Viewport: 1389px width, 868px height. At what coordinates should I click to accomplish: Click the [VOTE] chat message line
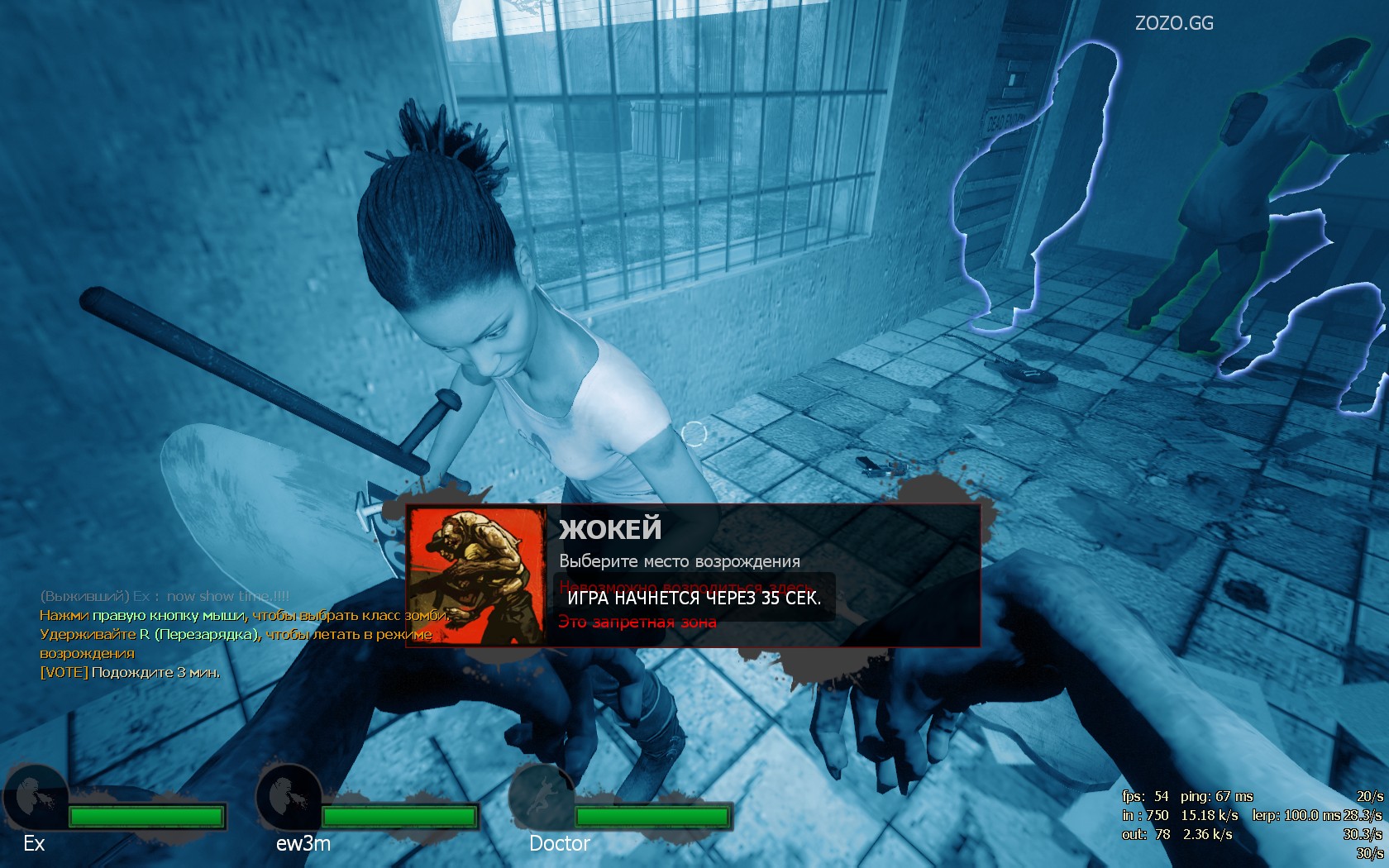click(x=130, y=673)
